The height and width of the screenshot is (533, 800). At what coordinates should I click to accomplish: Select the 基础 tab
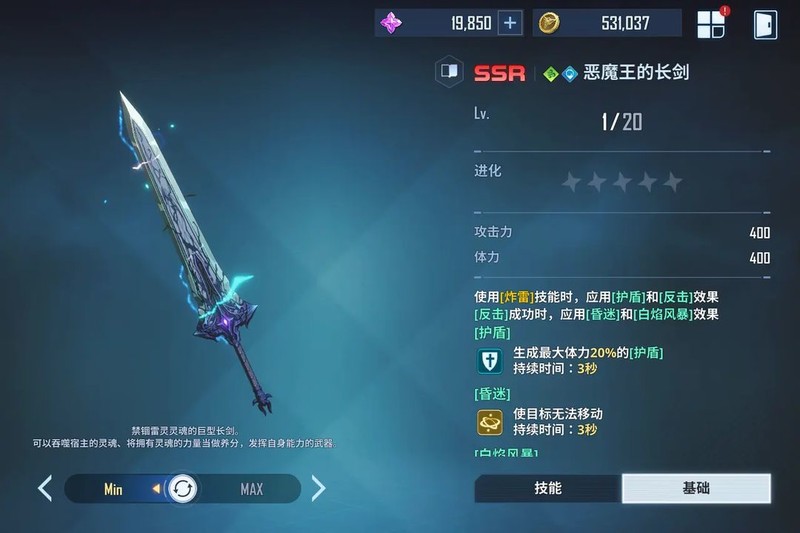coord(696,488)
